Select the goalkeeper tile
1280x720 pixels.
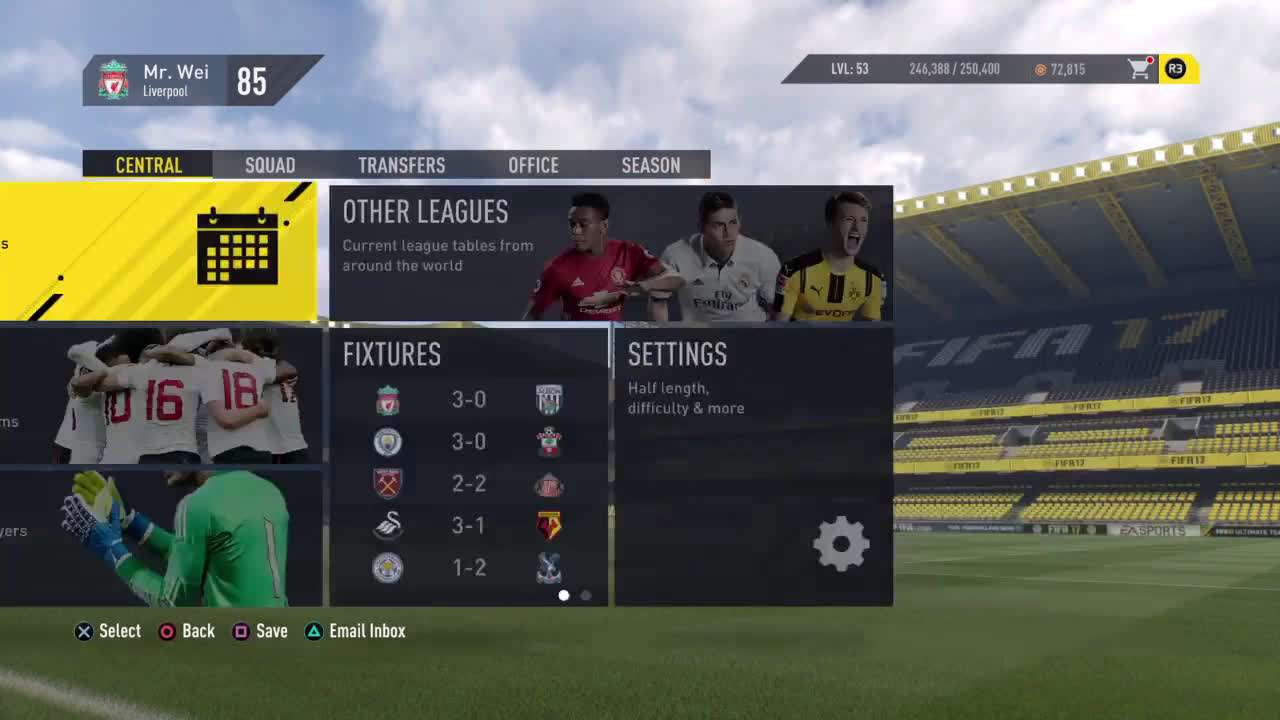tap(160, 538)
